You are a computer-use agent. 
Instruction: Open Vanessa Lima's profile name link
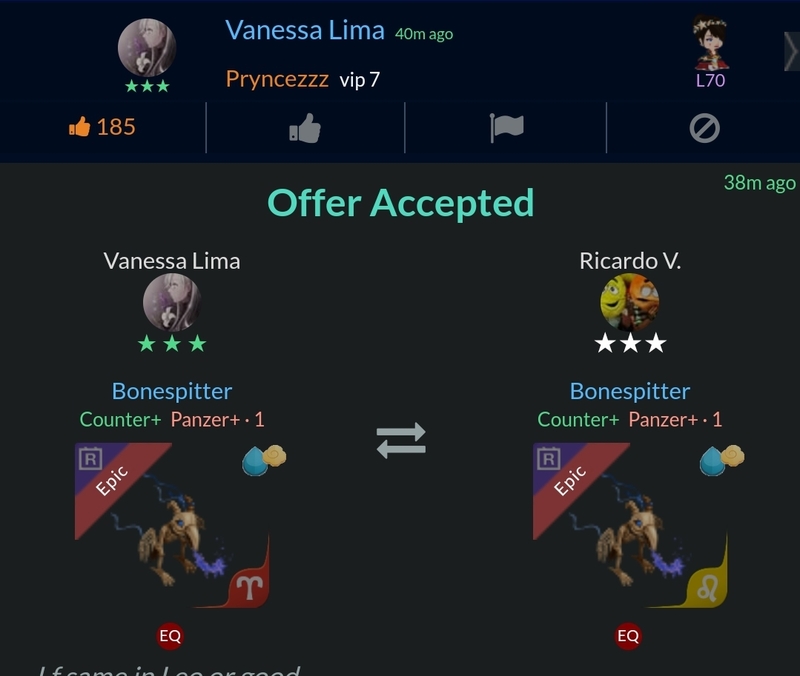coord(304,30)
